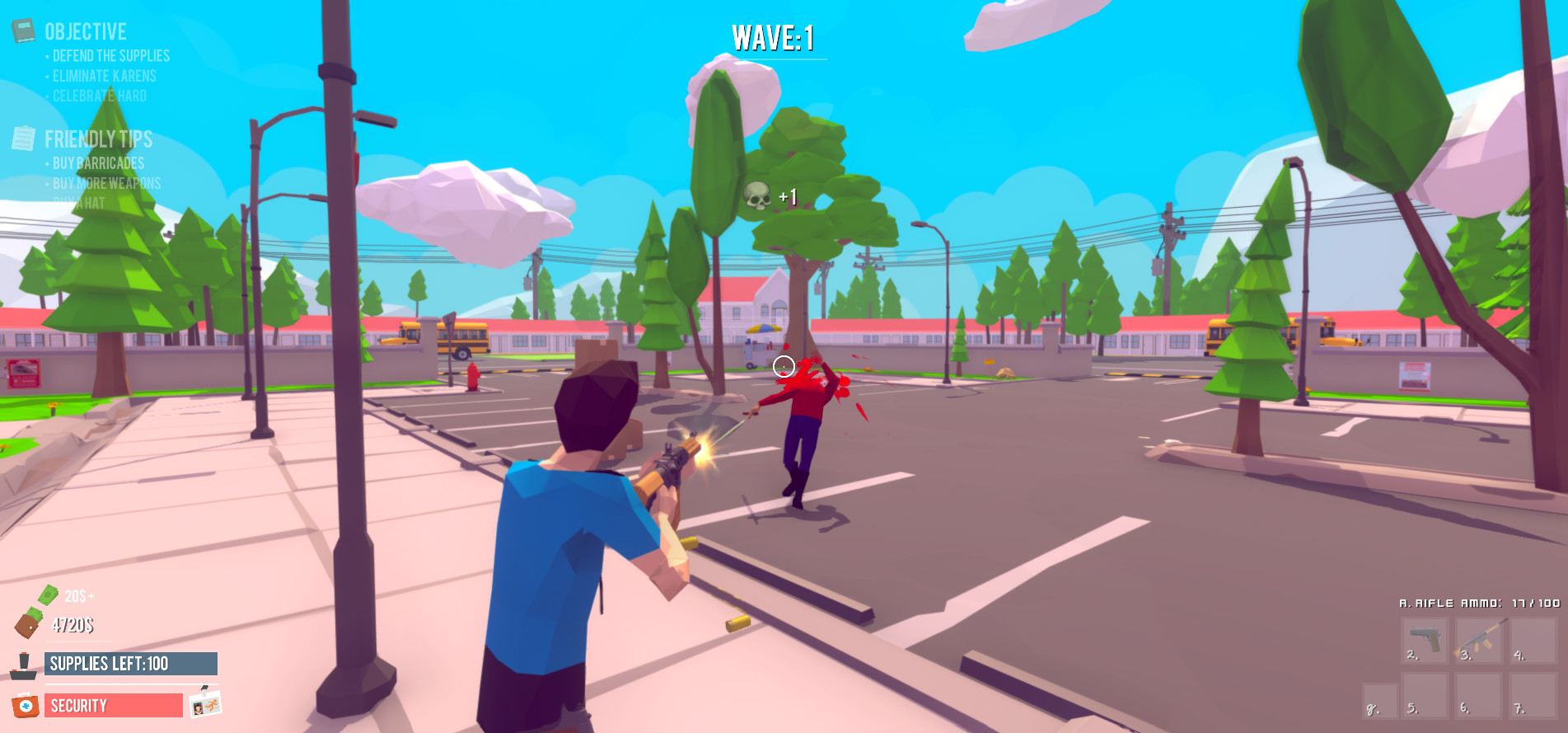Click the clipboard icon next to Friendly Tips
This screenshot has height=733, width=1568.
(25, 139)
